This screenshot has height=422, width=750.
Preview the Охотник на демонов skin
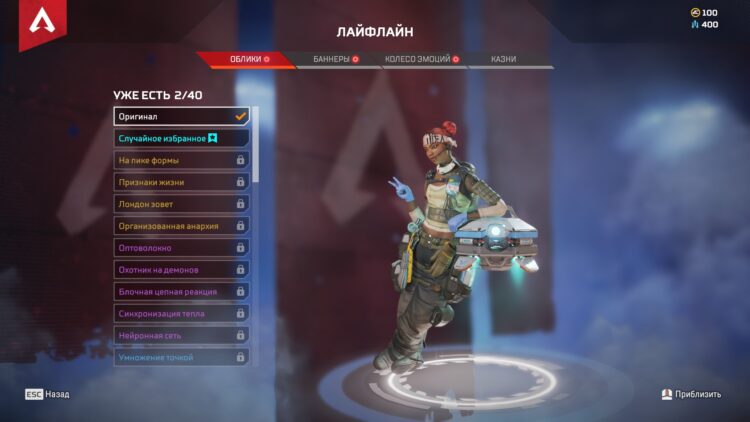click(181, 270)
